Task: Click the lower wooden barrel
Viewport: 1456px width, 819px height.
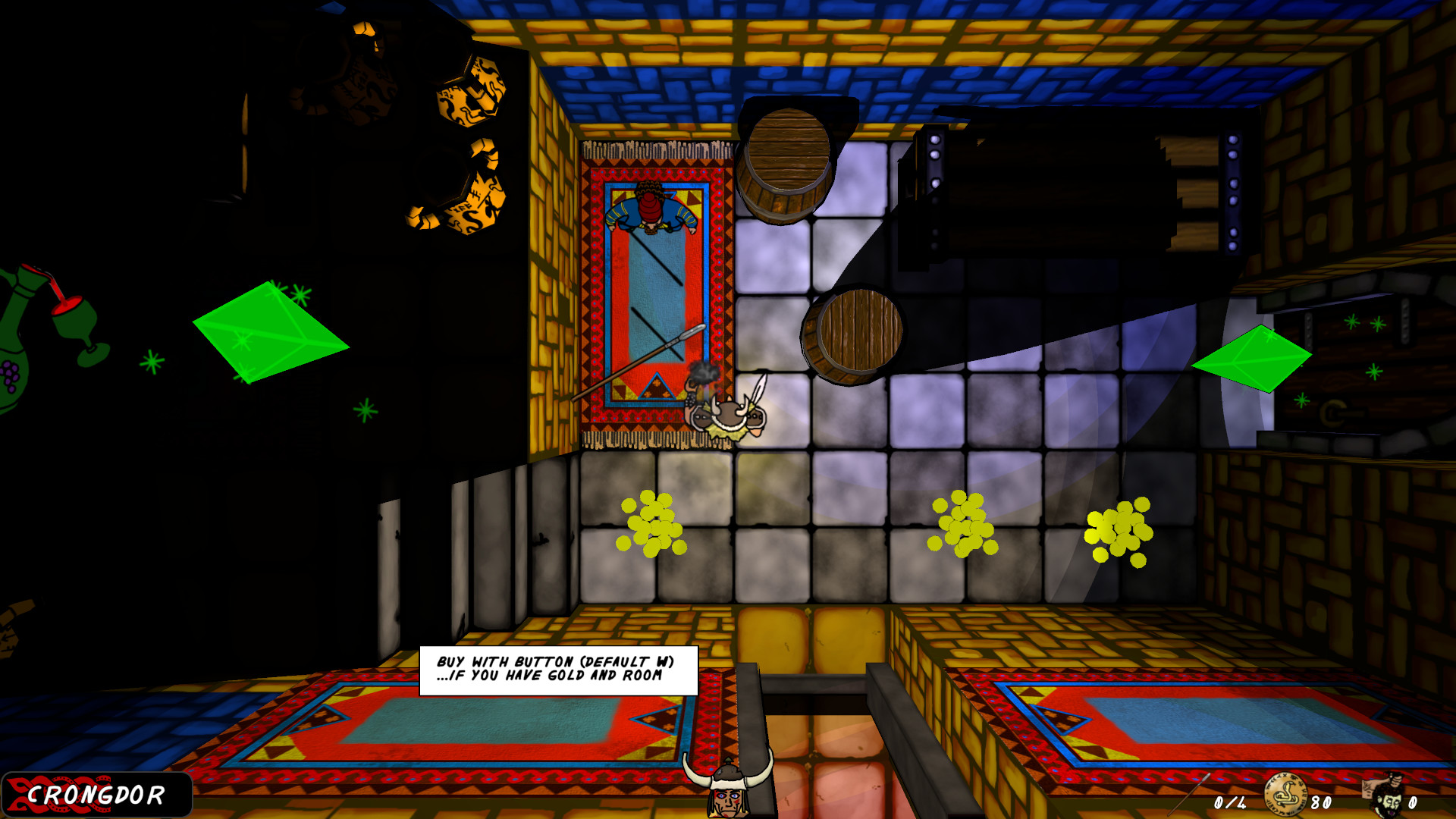Action: tap(853, 330)
